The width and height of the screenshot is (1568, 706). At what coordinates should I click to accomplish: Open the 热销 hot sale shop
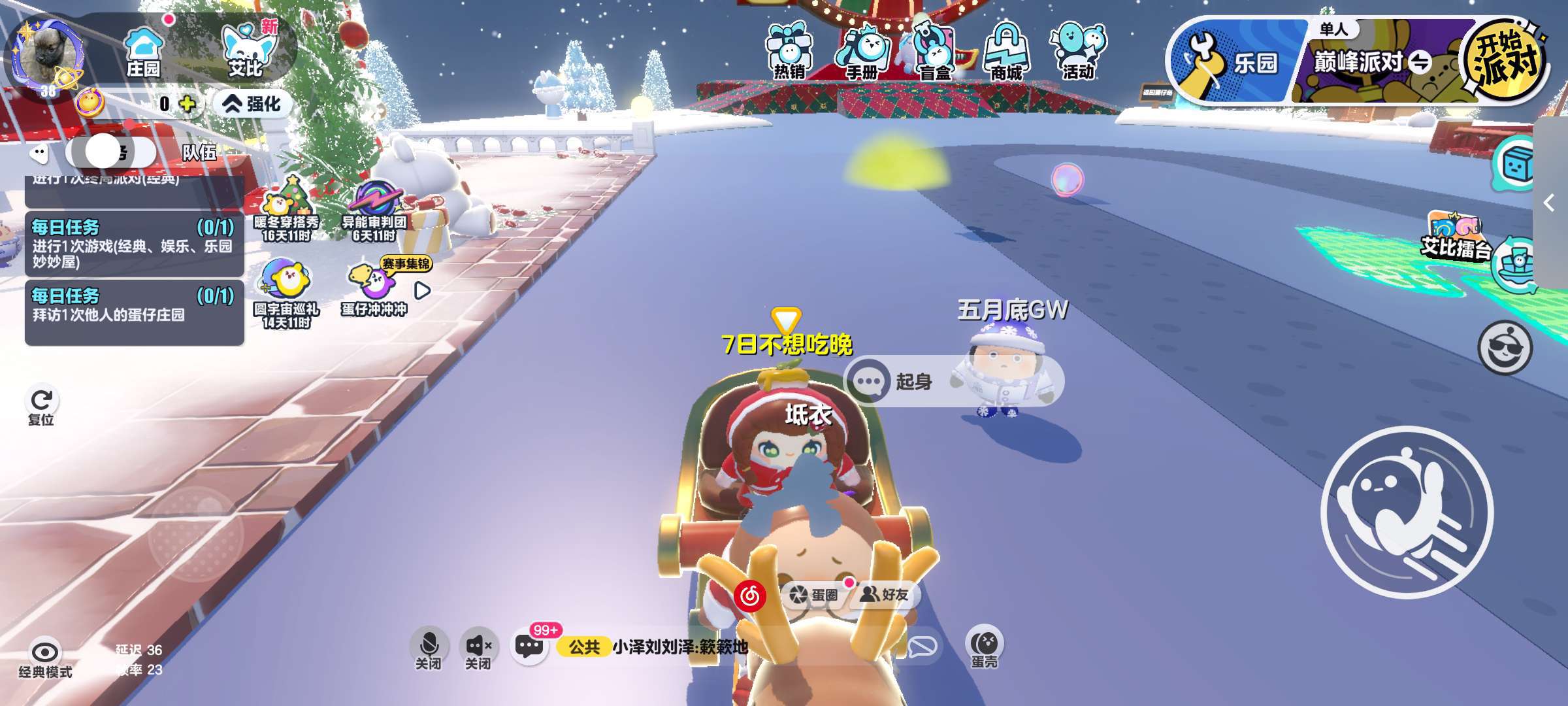[789, 52]
